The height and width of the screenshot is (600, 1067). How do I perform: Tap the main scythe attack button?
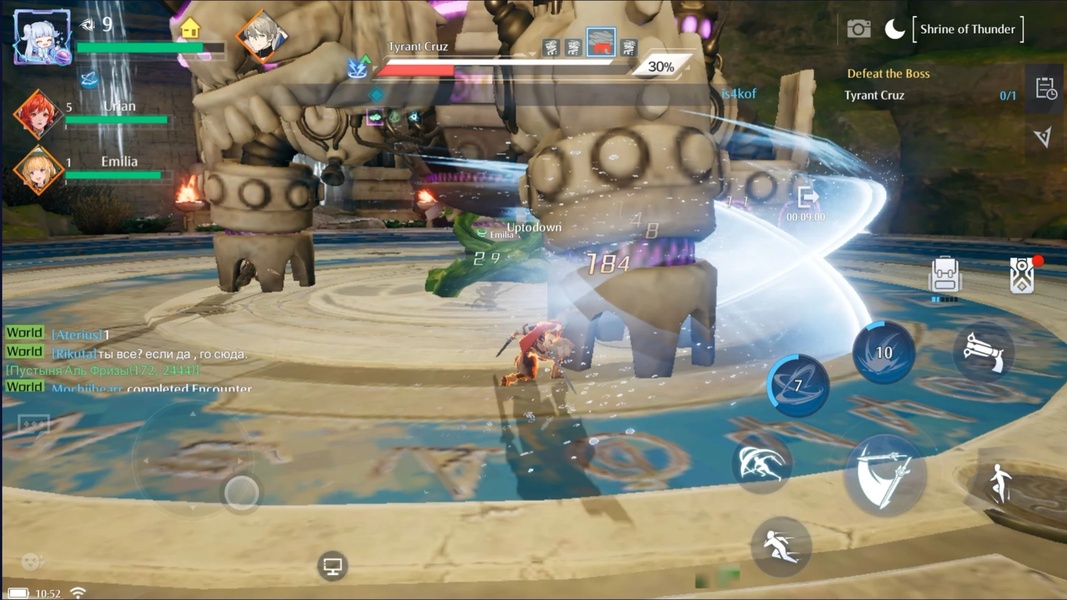[884, 473]
